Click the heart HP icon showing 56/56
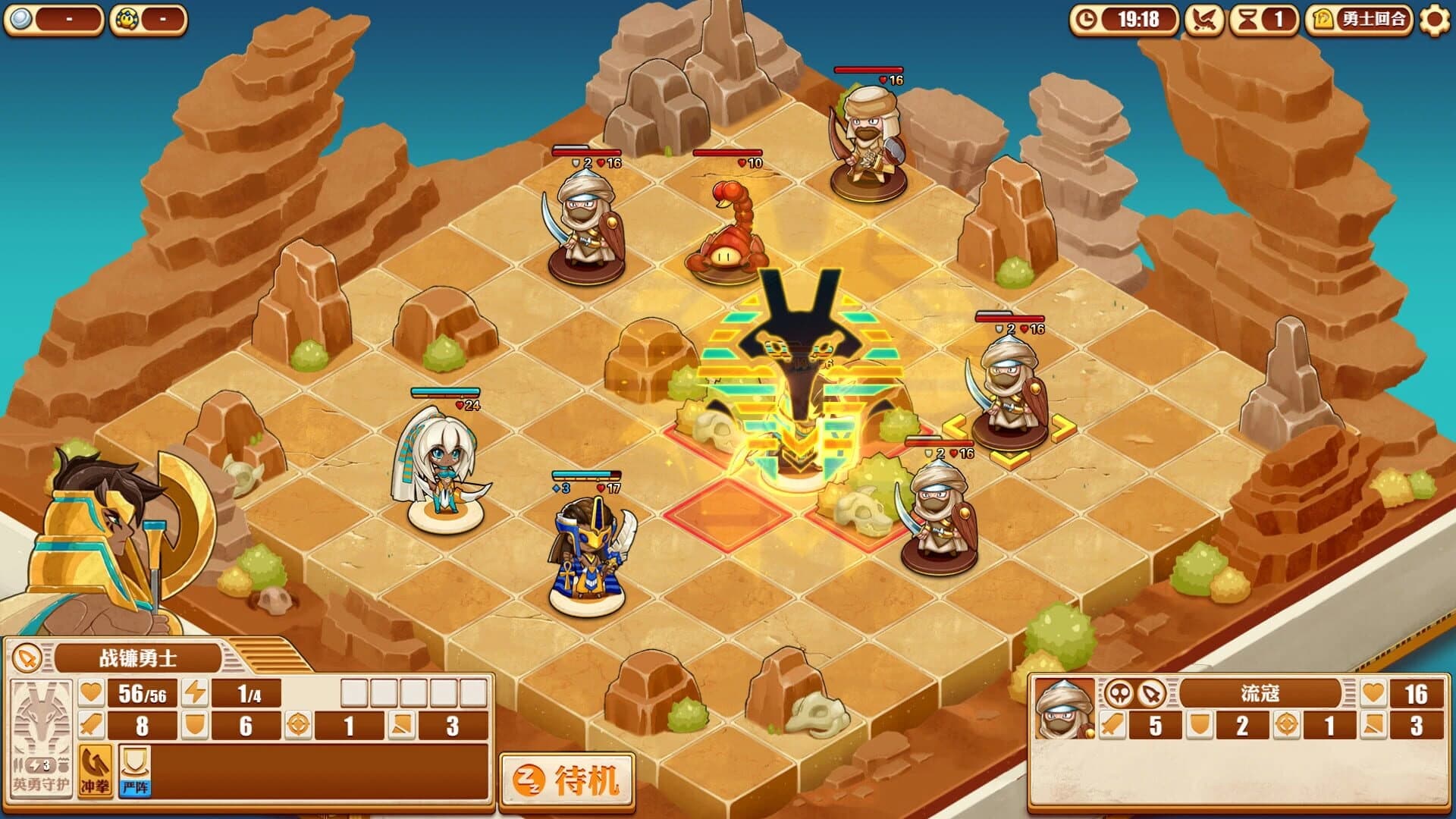1456x819 pixels. coord(91,692)
